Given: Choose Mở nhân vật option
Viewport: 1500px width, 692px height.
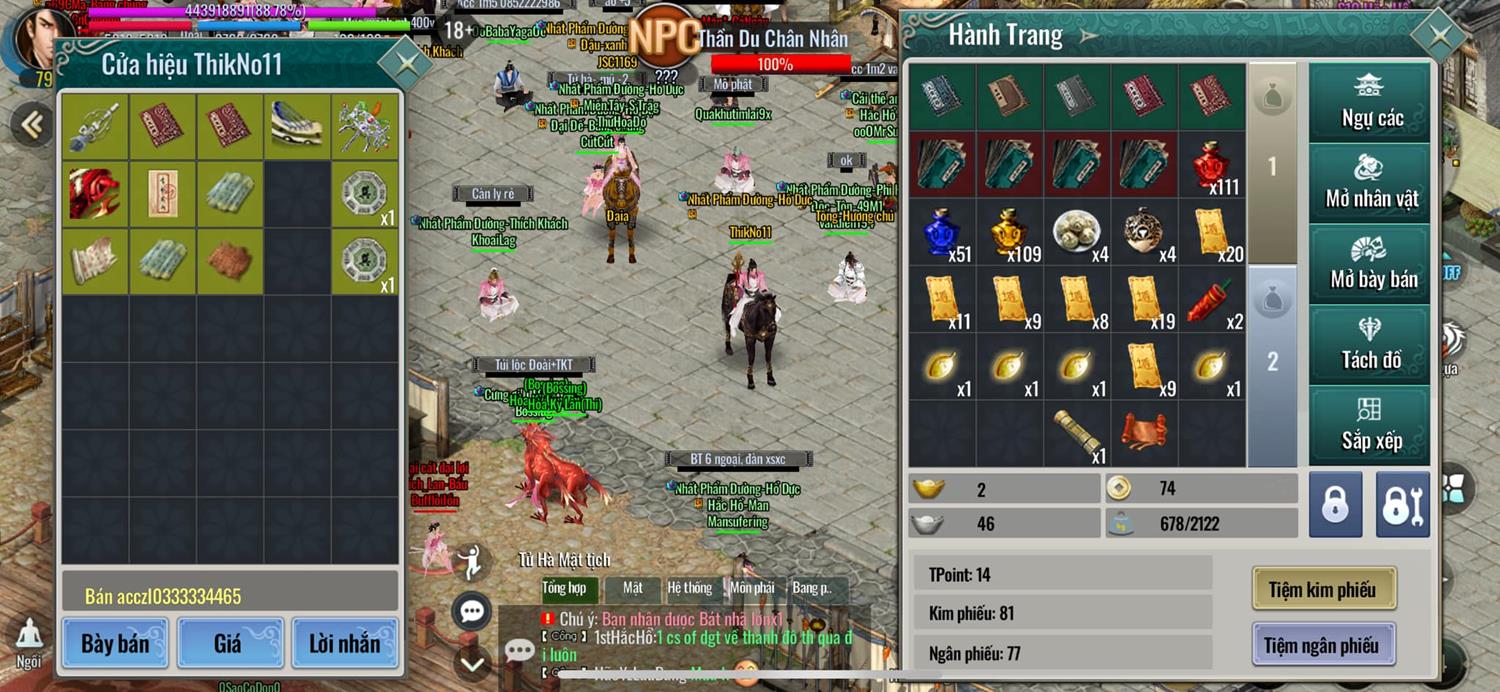Looking at the screenshot, I should pos(1371,183).
